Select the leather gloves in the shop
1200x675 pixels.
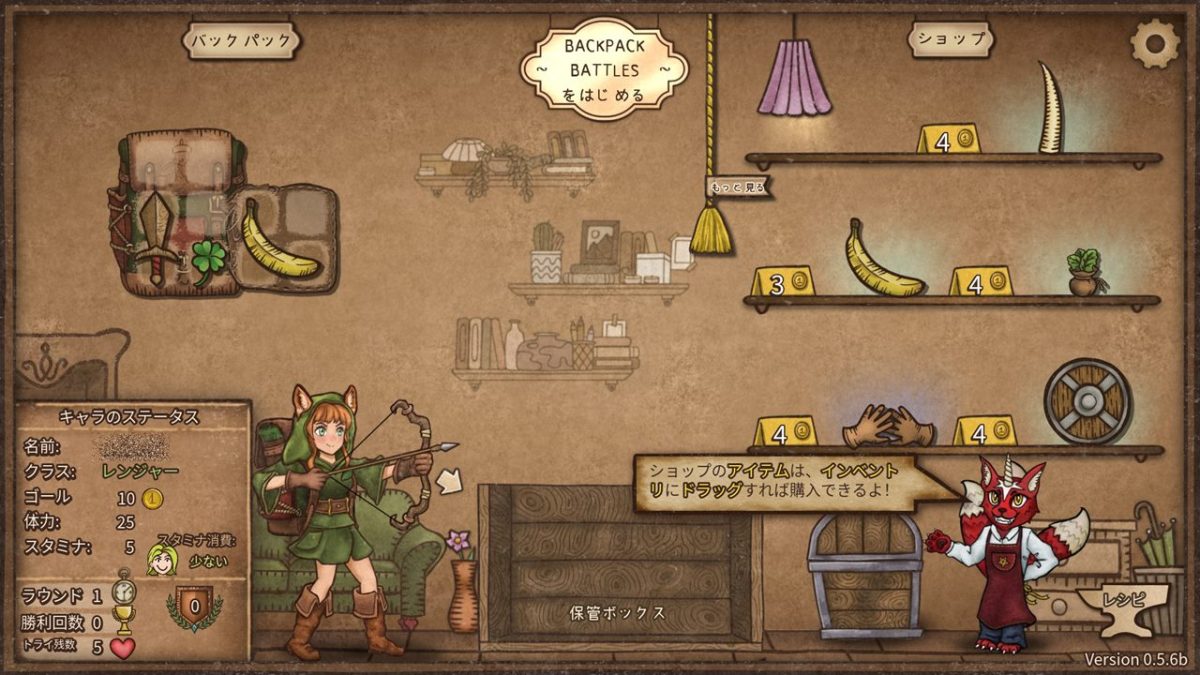(886, 426)
